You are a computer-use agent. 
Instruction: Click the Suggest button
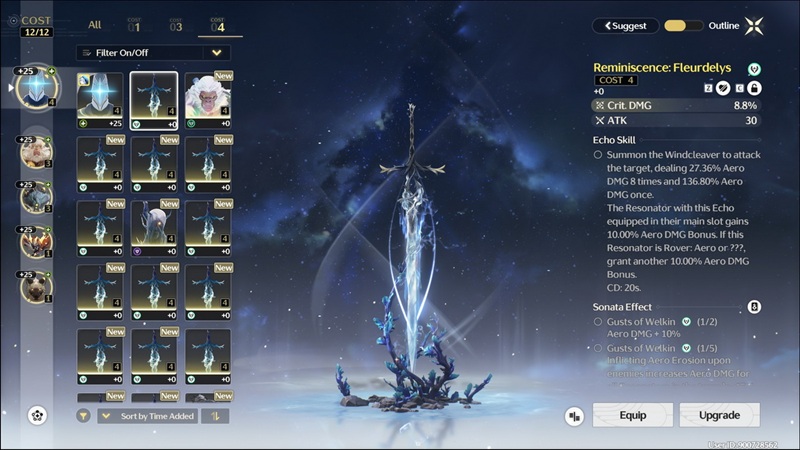point(624,26)
